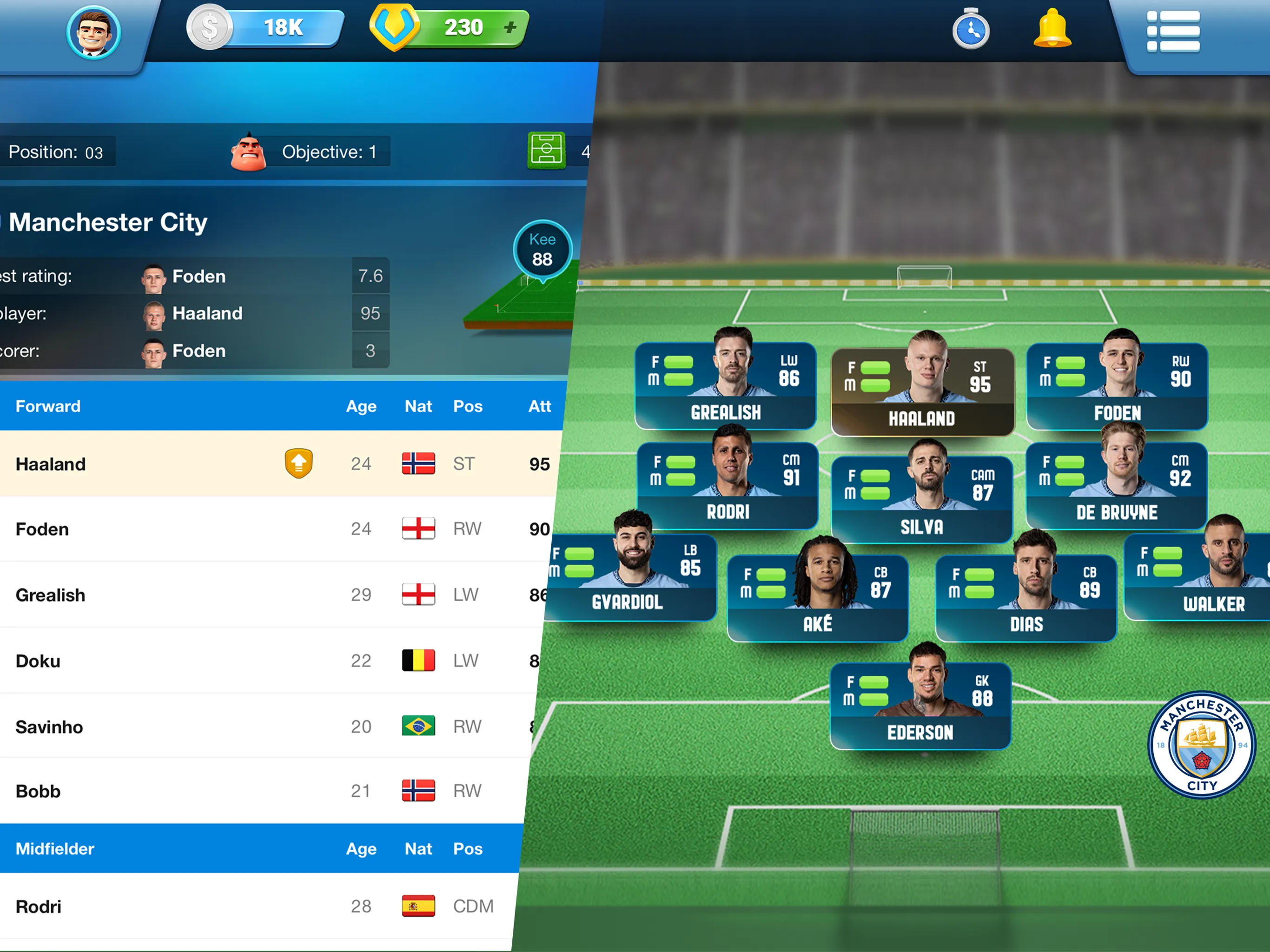Sort squad list by the Nat column

418,407
